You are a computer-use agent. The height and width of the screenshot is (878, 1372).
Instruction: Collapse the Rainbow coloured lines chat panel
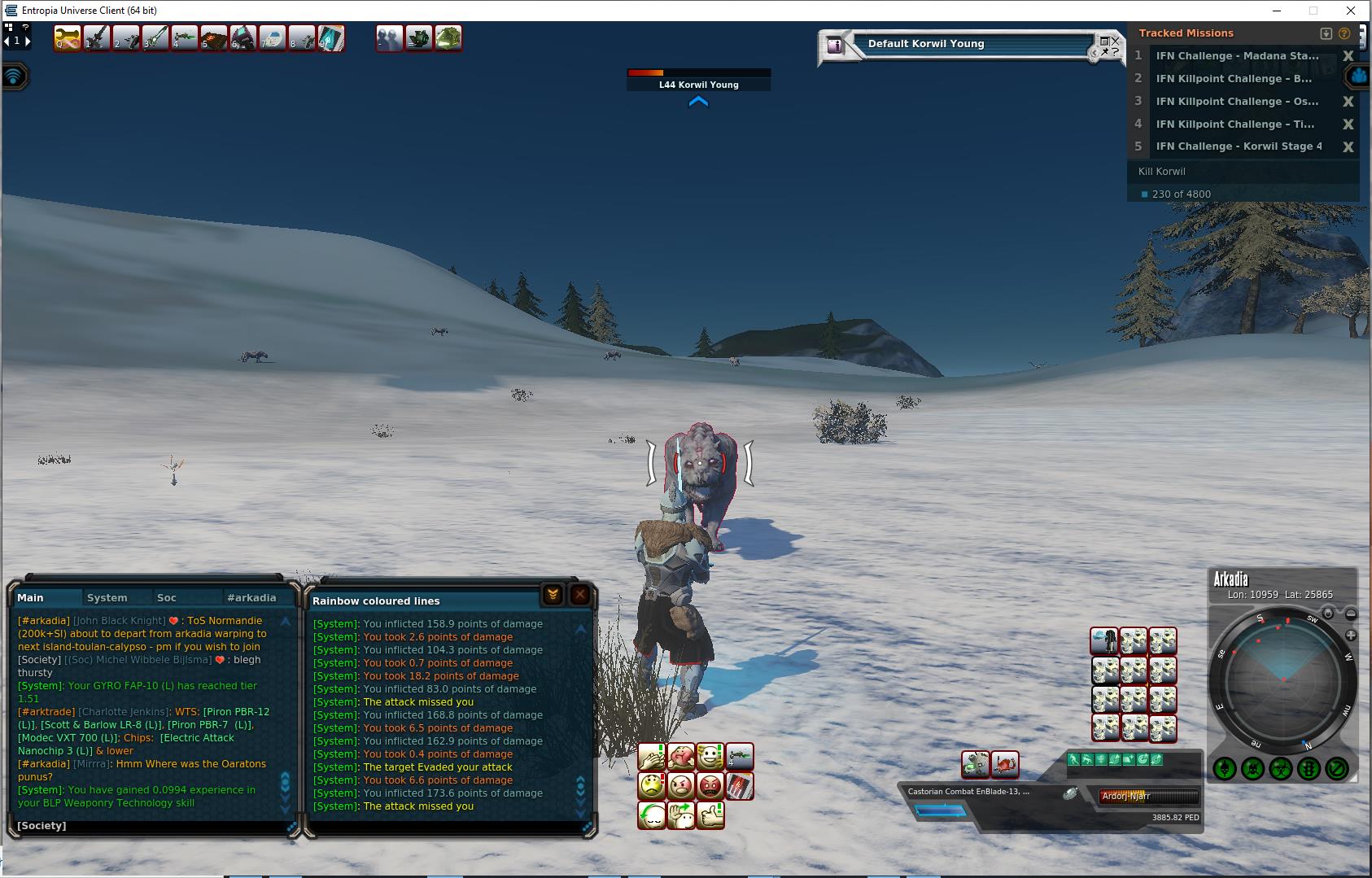pyautogui.click(x=553, y=595)
